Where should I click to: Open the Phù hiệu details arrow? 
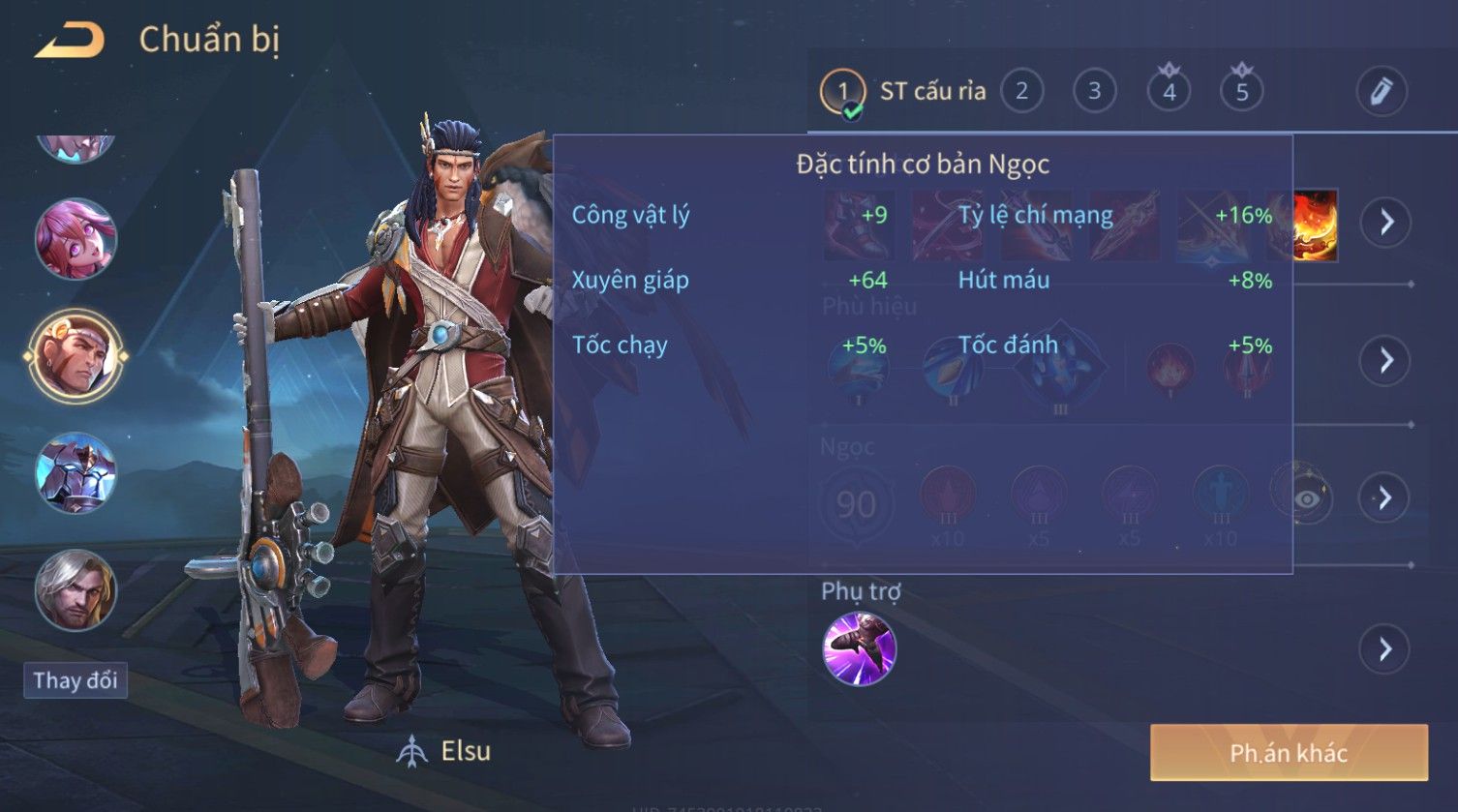click(x=1386, y=360)
